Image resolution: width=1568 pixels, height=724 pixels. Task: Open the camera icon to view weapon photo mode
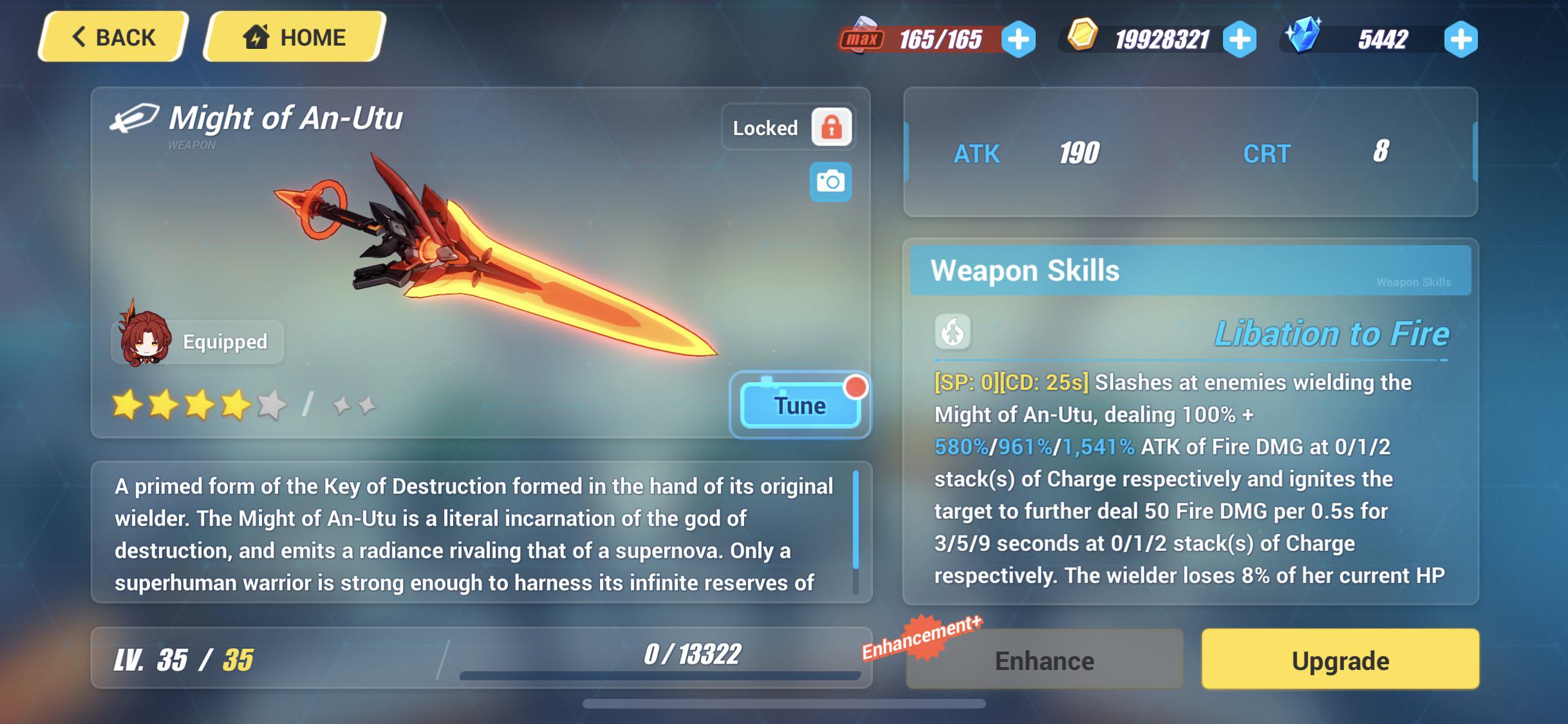831,181
